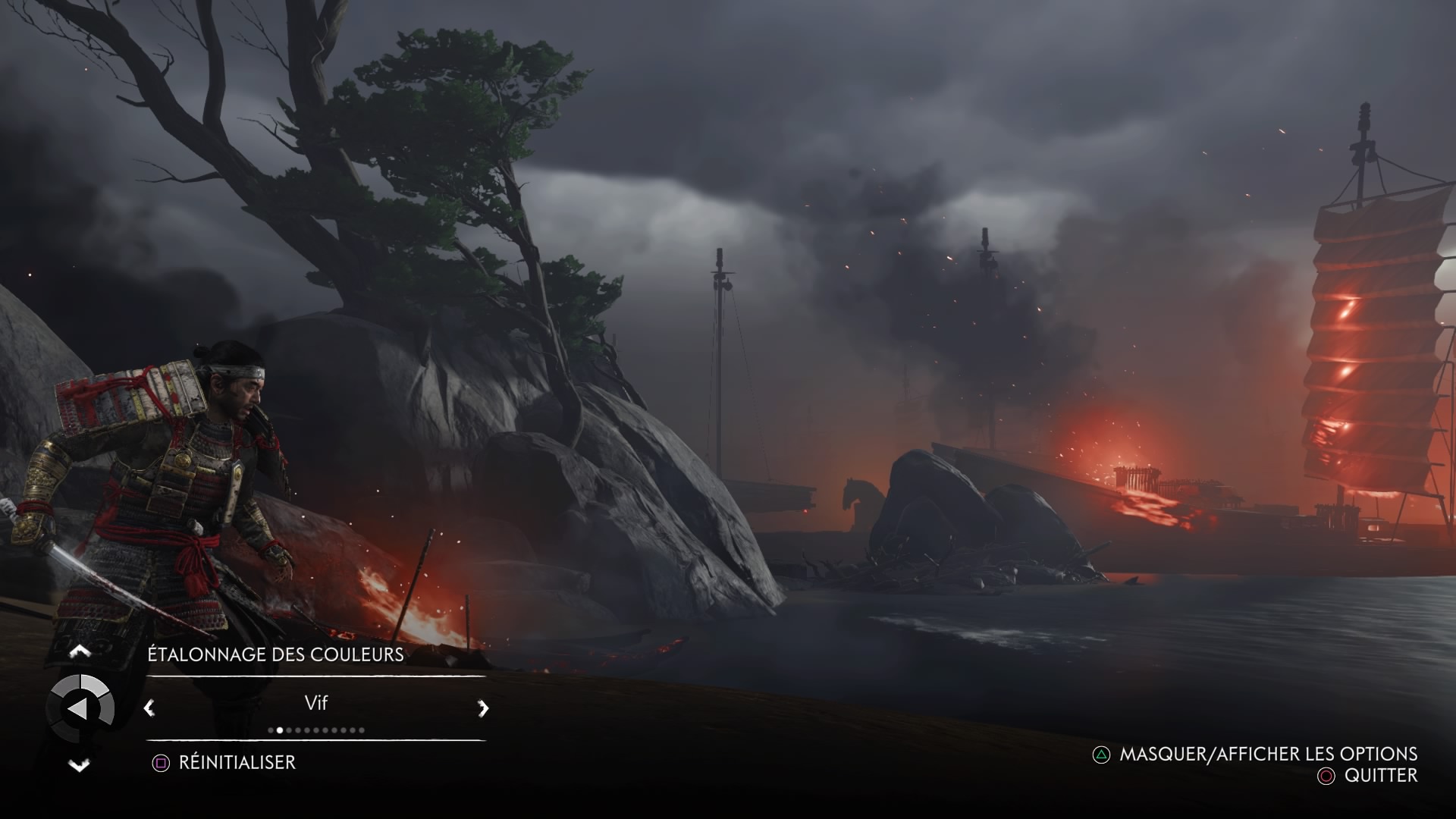
Task: Reset with the Réinitialiser label
Action: coord(237,762)
